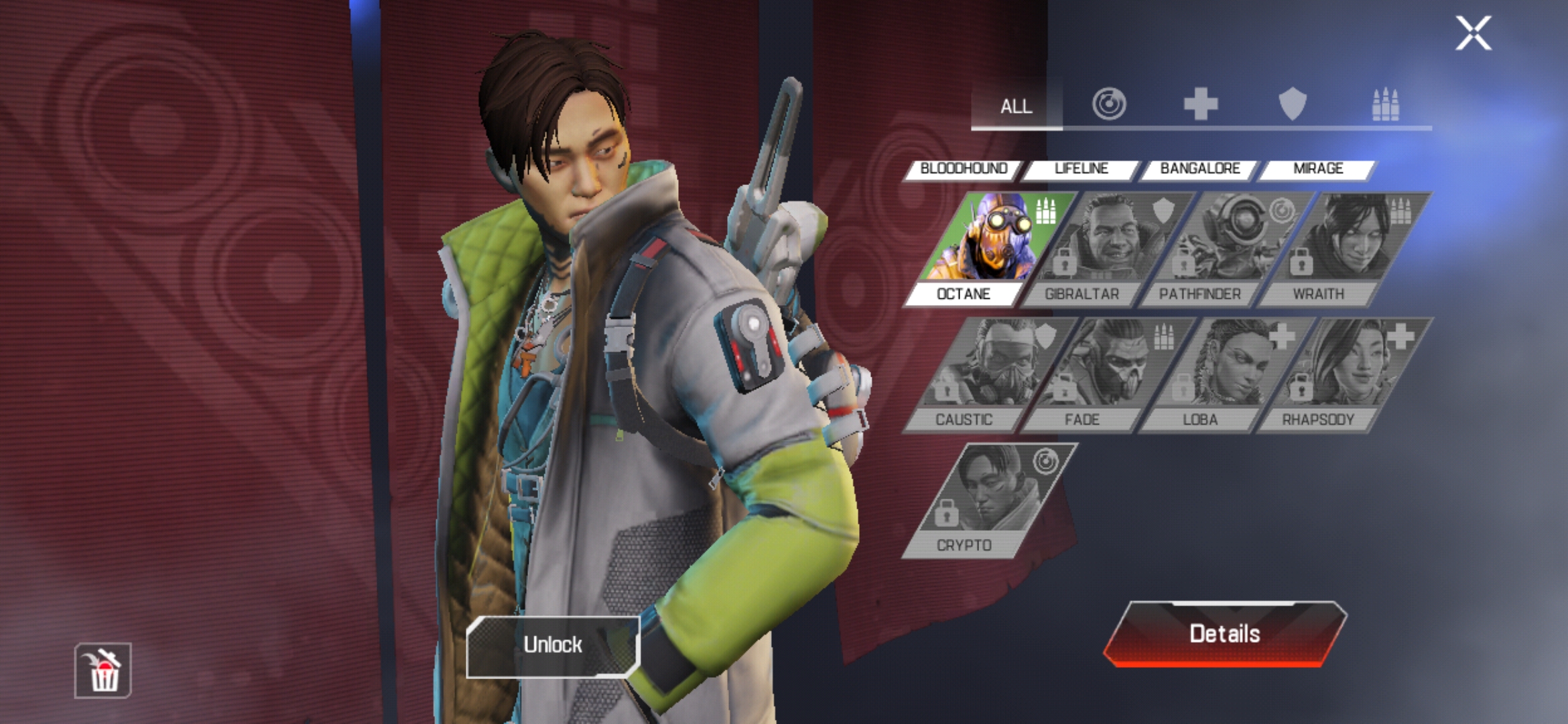
Task: Filter legends by support cross icon
Action: click(1200, 105)
